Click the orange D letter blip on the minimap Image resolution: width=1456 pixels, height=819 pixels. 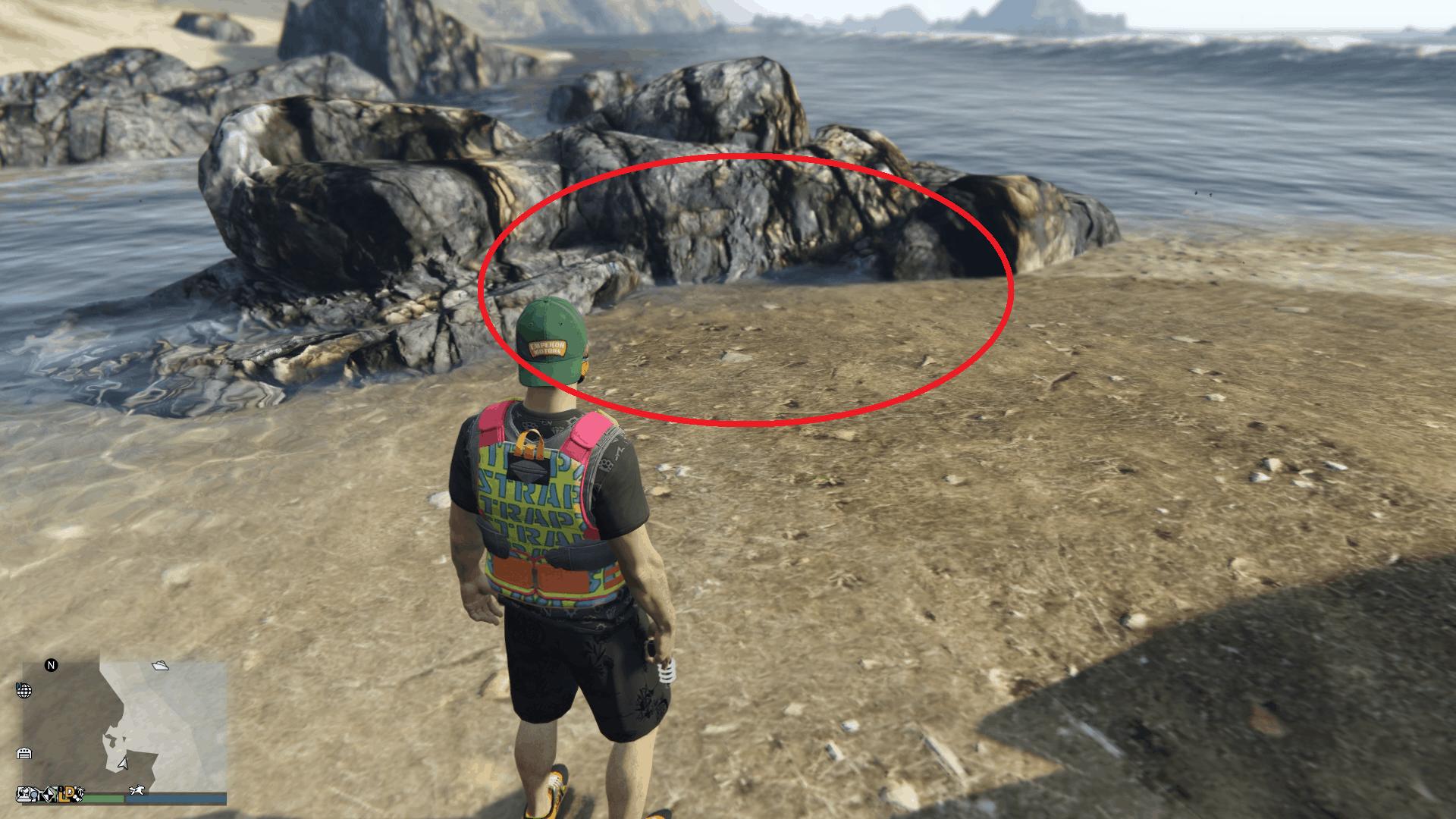[x=70, y=792]
